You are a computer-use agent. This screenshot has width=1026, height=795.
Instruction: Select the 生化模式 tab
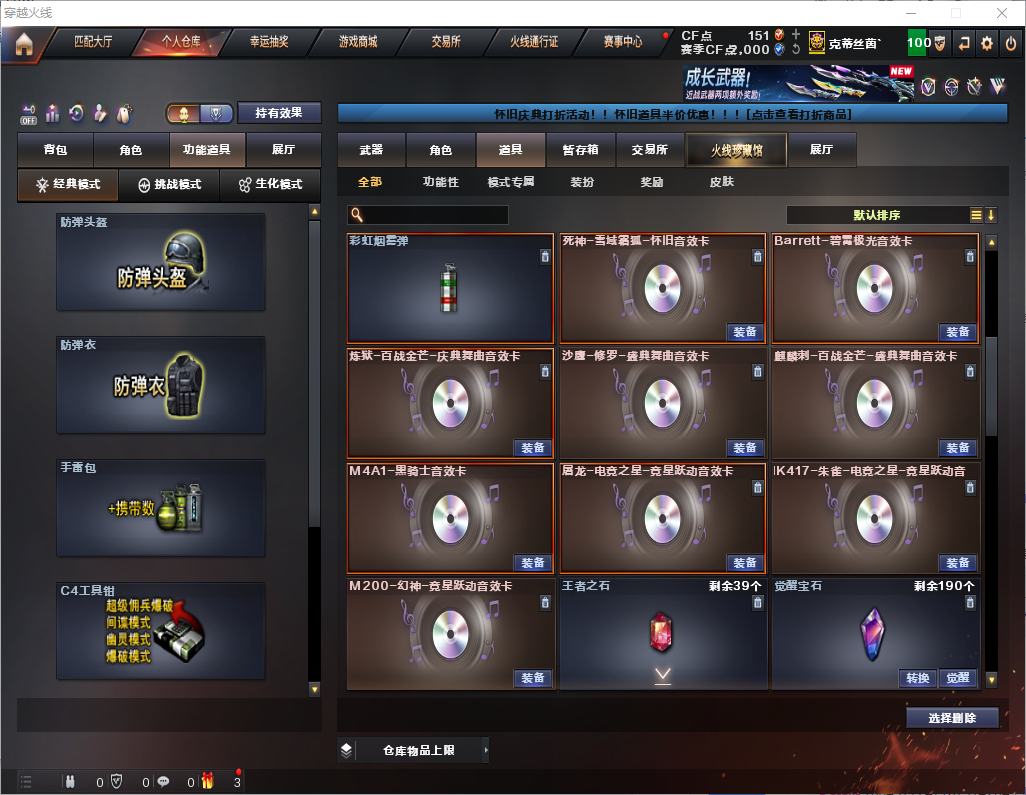pyautogui.click(x=270, y=185)
